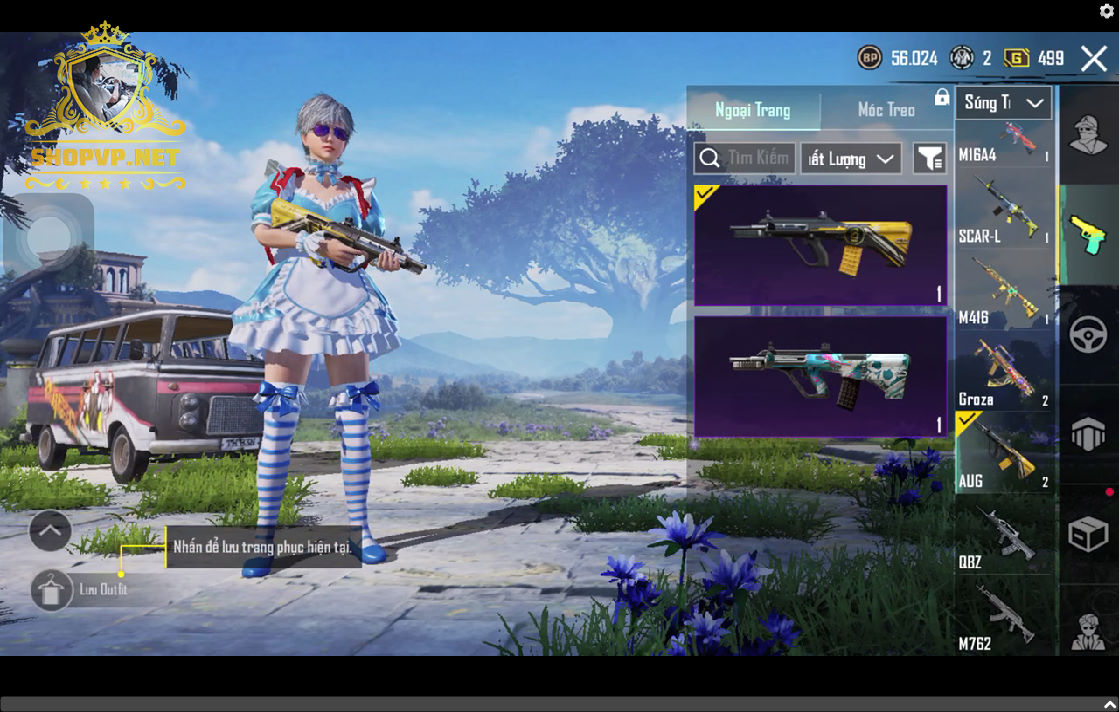The height and width of the screenshot is (712, 1119).
Task: Open the QBZ weapon entry
Action: [1004, 537]
